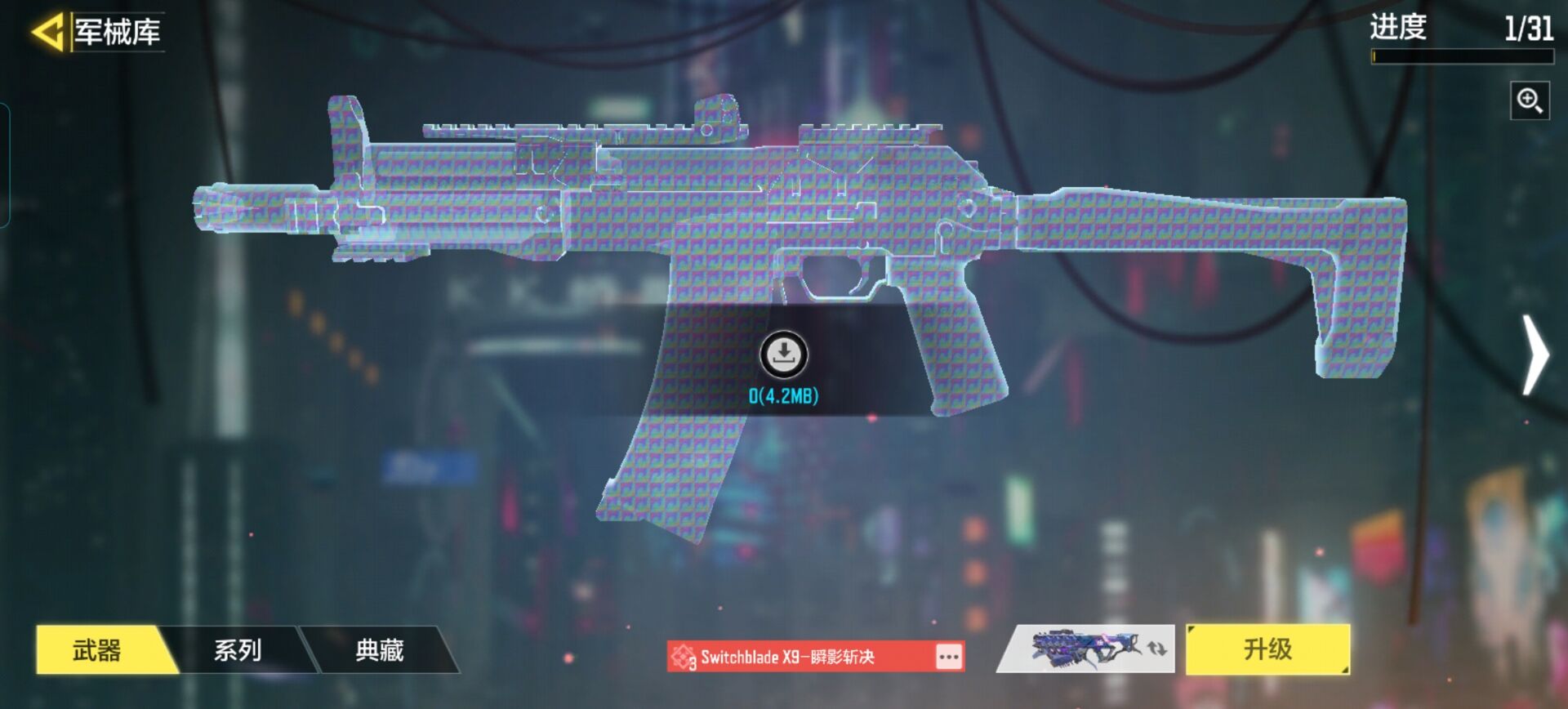Select the 典藏 tab
1568x709 pixels.
pos(379,650)
